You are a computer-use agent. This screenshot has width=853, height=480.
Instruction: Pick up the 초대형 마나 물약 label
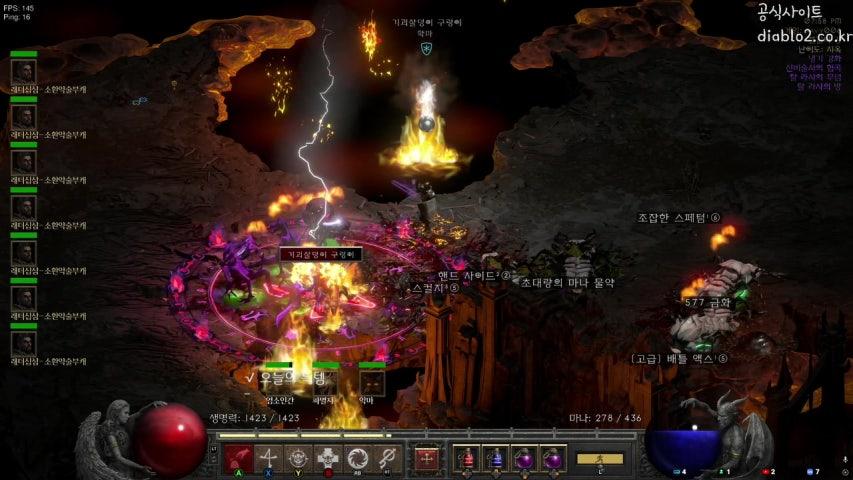click(x=567, y=283)
